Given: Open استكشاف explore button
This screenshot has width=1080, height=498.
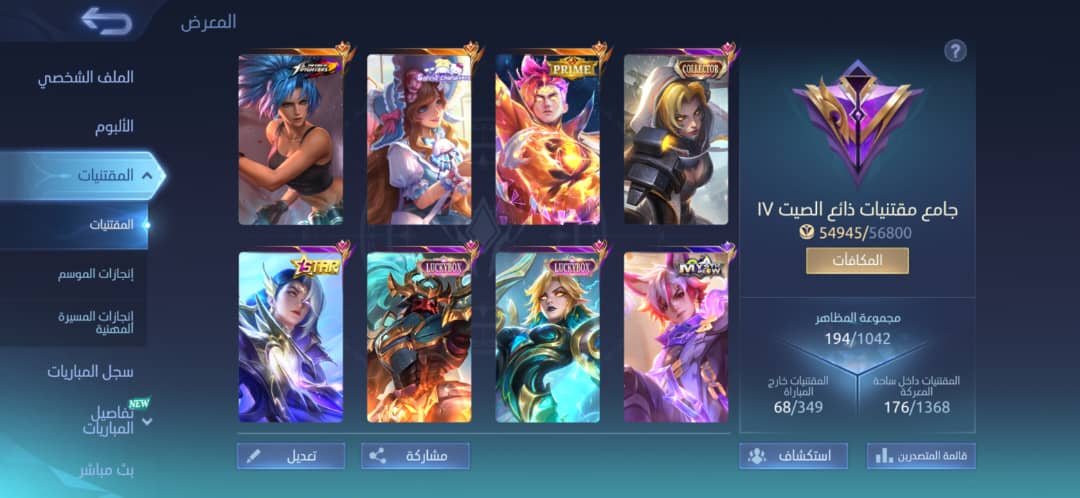Looking at the screenshot, I should 794,456.
